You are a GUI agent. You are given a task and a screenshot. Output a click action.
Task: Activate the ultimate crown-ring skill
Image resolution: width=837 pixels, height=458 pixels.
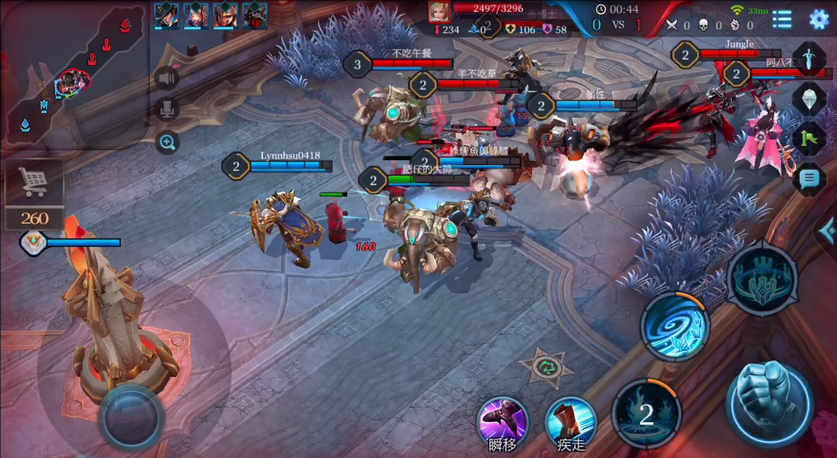click(x=763, y=277)
